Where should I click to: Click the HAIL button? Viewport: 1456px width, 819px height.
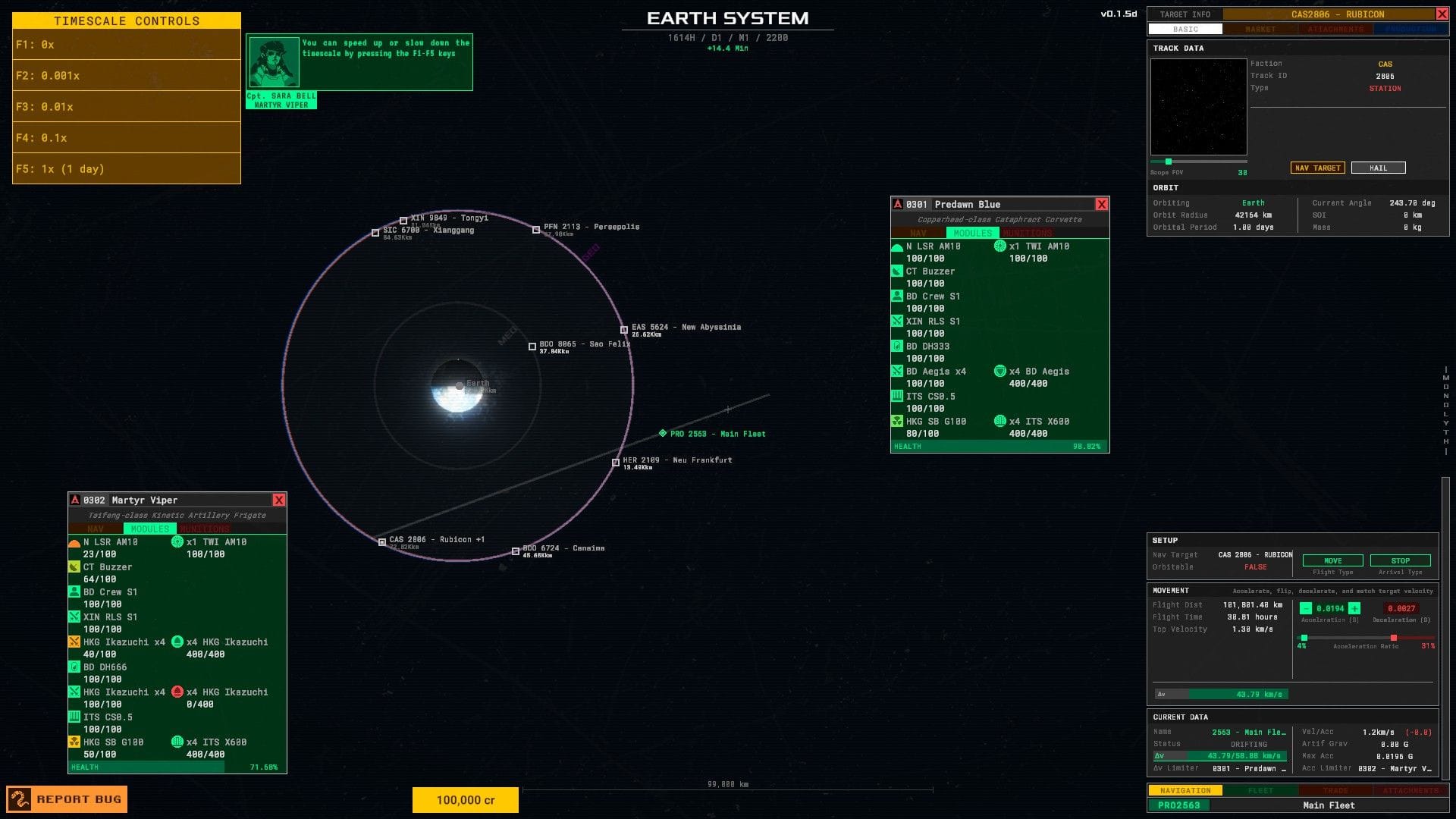(x=1378, y=168)
